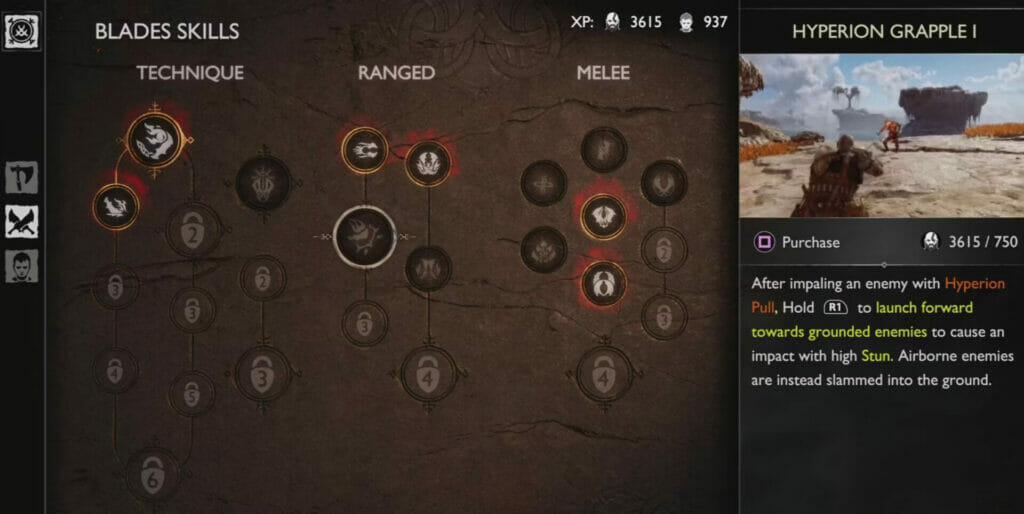Select the smaller gold-ringed Technique skill node
The width and height of the screenshot is (1024, 514).
coord(115,205)
